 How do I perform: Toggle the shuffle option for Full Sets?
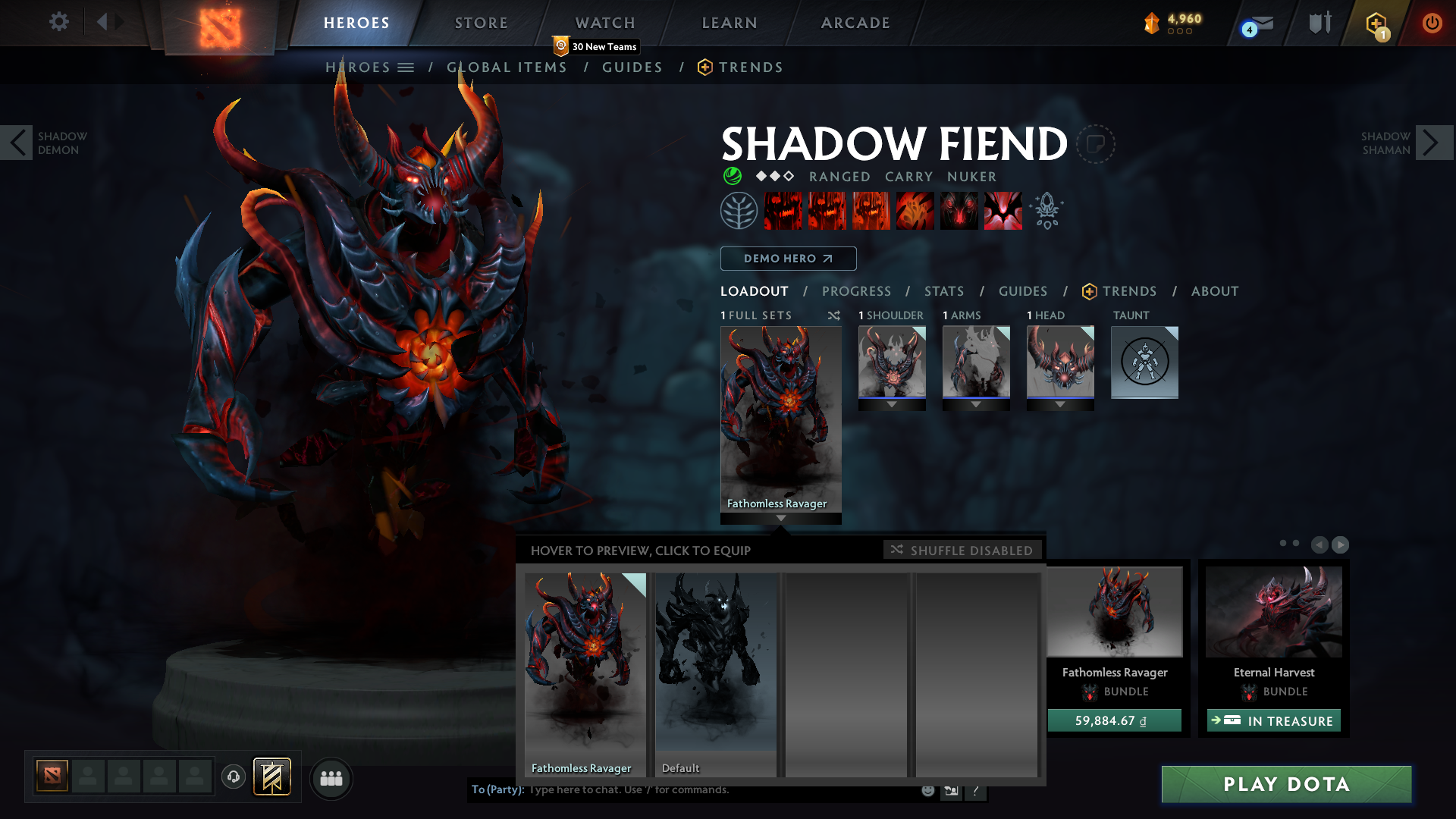point(834,315)
